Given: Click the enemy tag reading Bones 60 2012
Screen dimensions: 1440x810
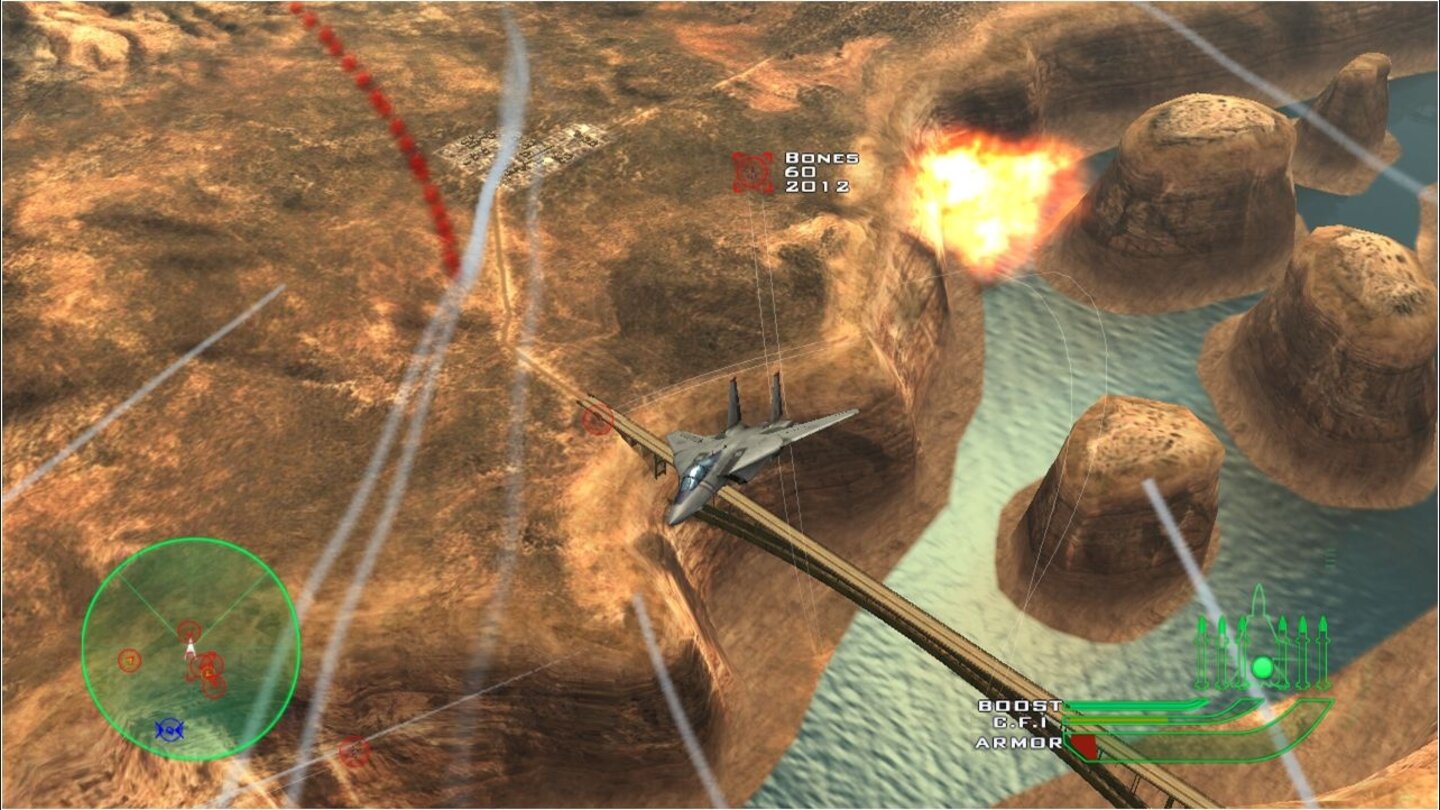Looking at the screenshot, I should point(818,171).
